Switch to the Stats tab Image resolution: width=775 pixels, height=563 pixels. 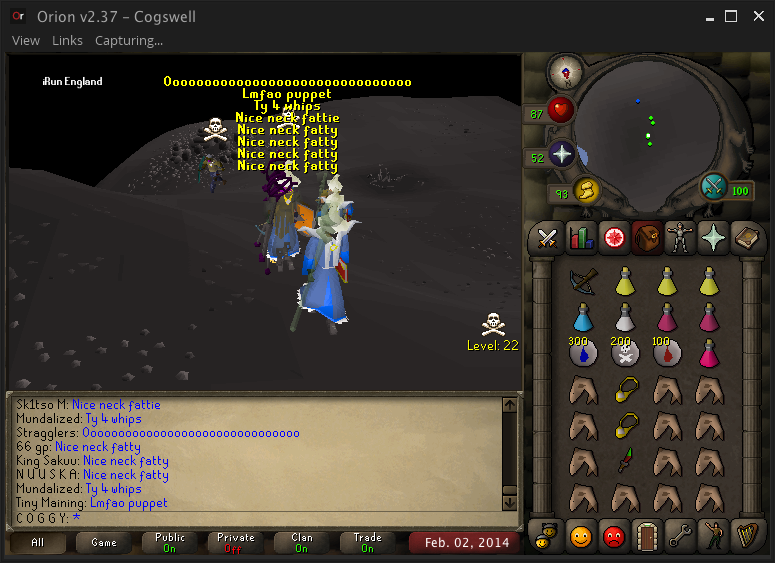581,237
